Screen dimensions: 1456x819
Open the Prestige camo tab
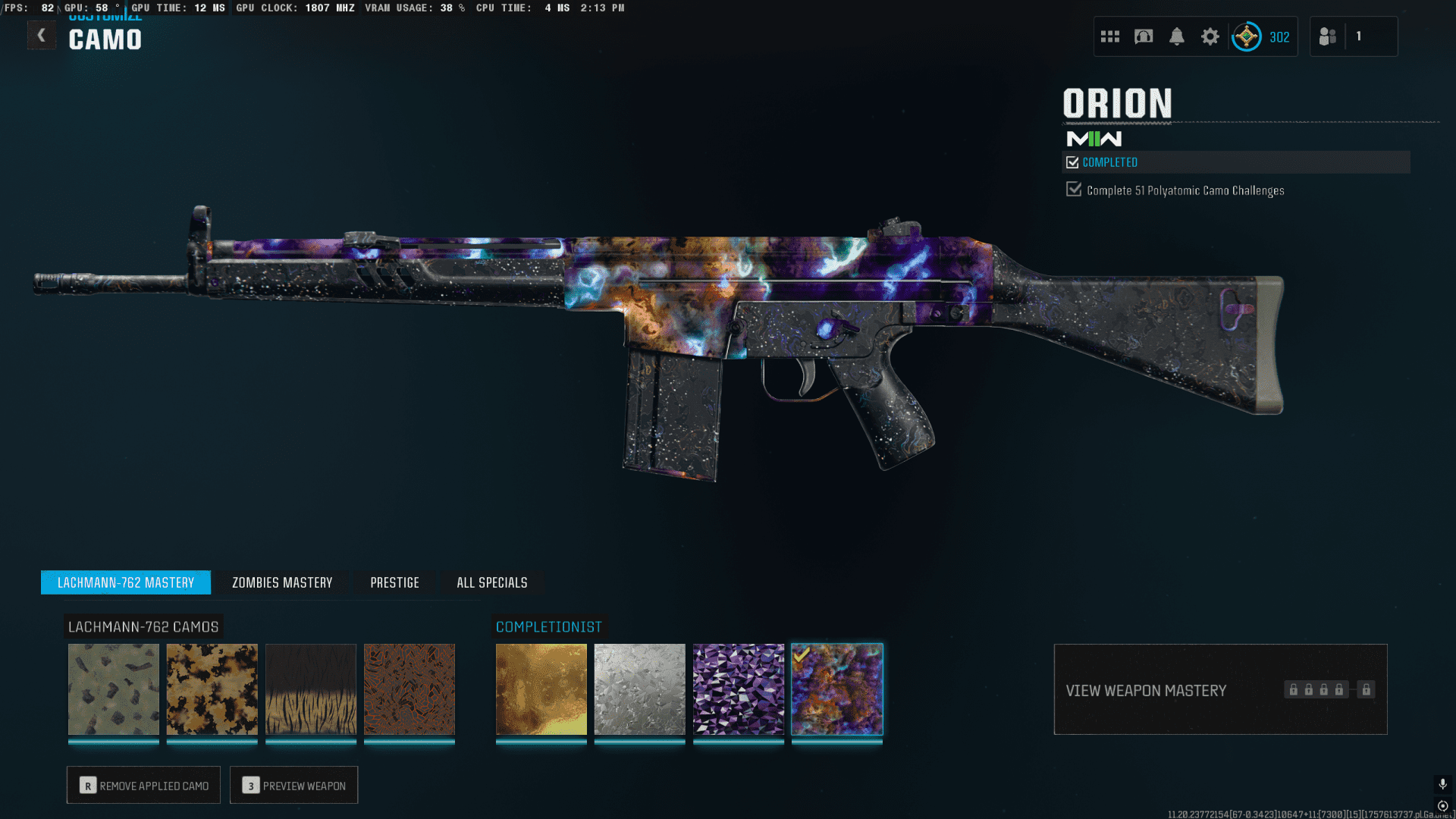click(394, 582)
